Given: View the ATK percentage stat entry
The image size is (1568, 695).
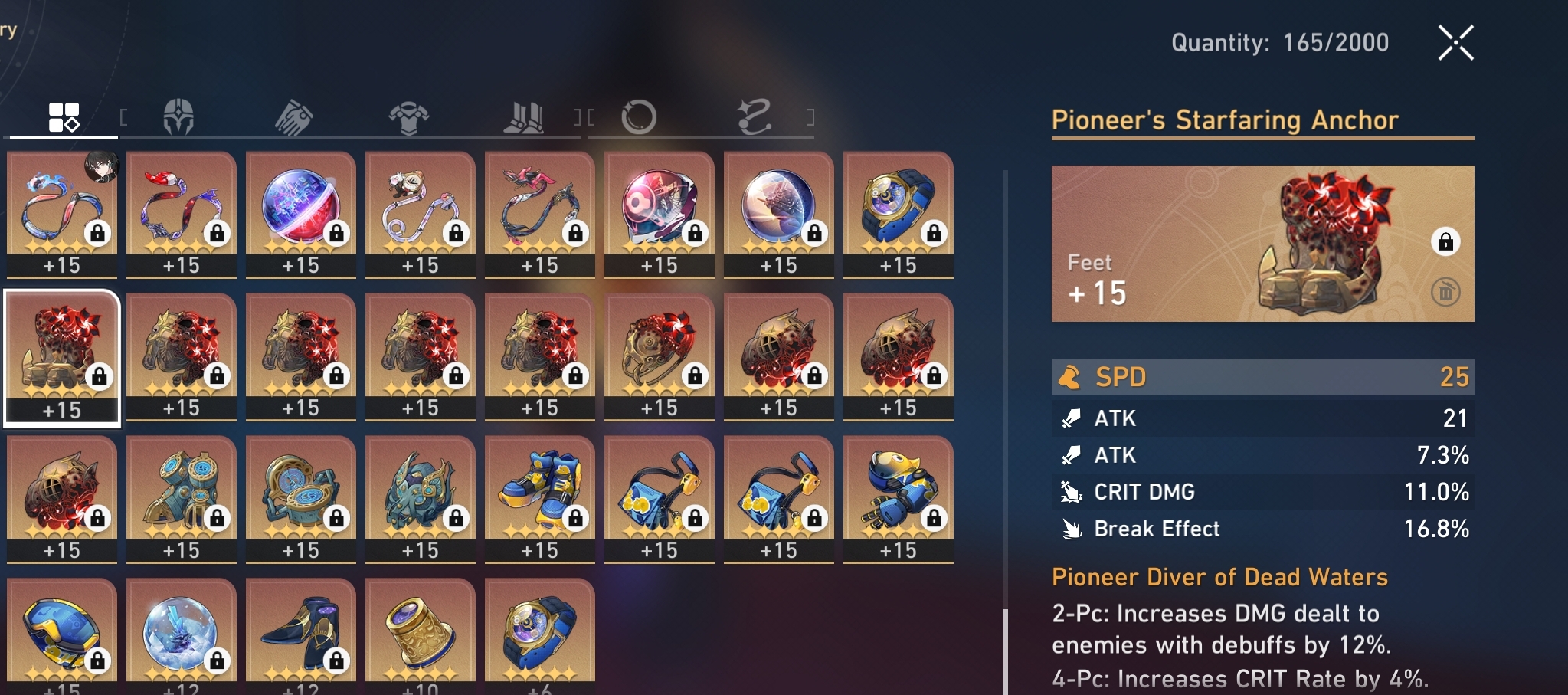Looking at the screenshot, I should [x=1264, y=454].
